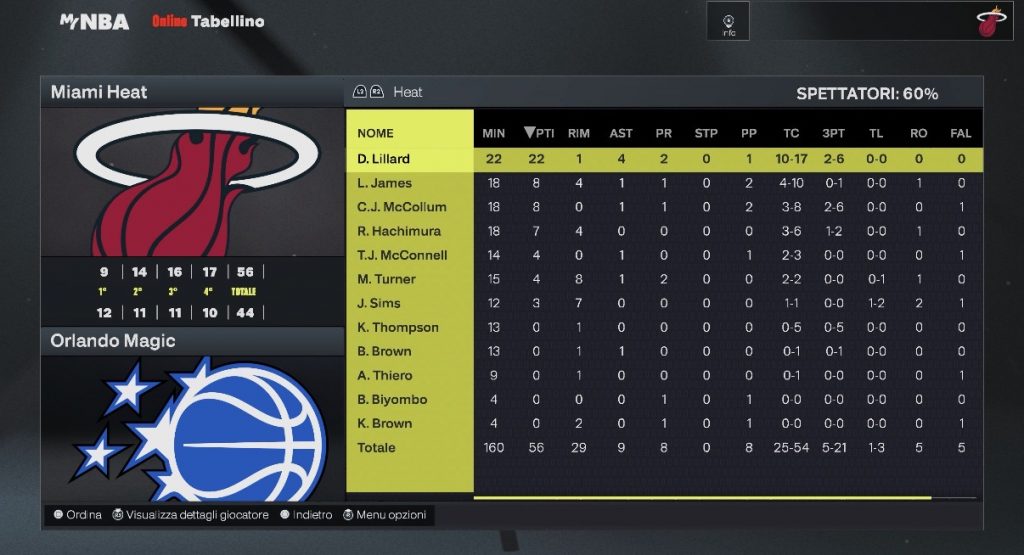
Task: Sort by the AST column header
Action: [x=621, y=133]
